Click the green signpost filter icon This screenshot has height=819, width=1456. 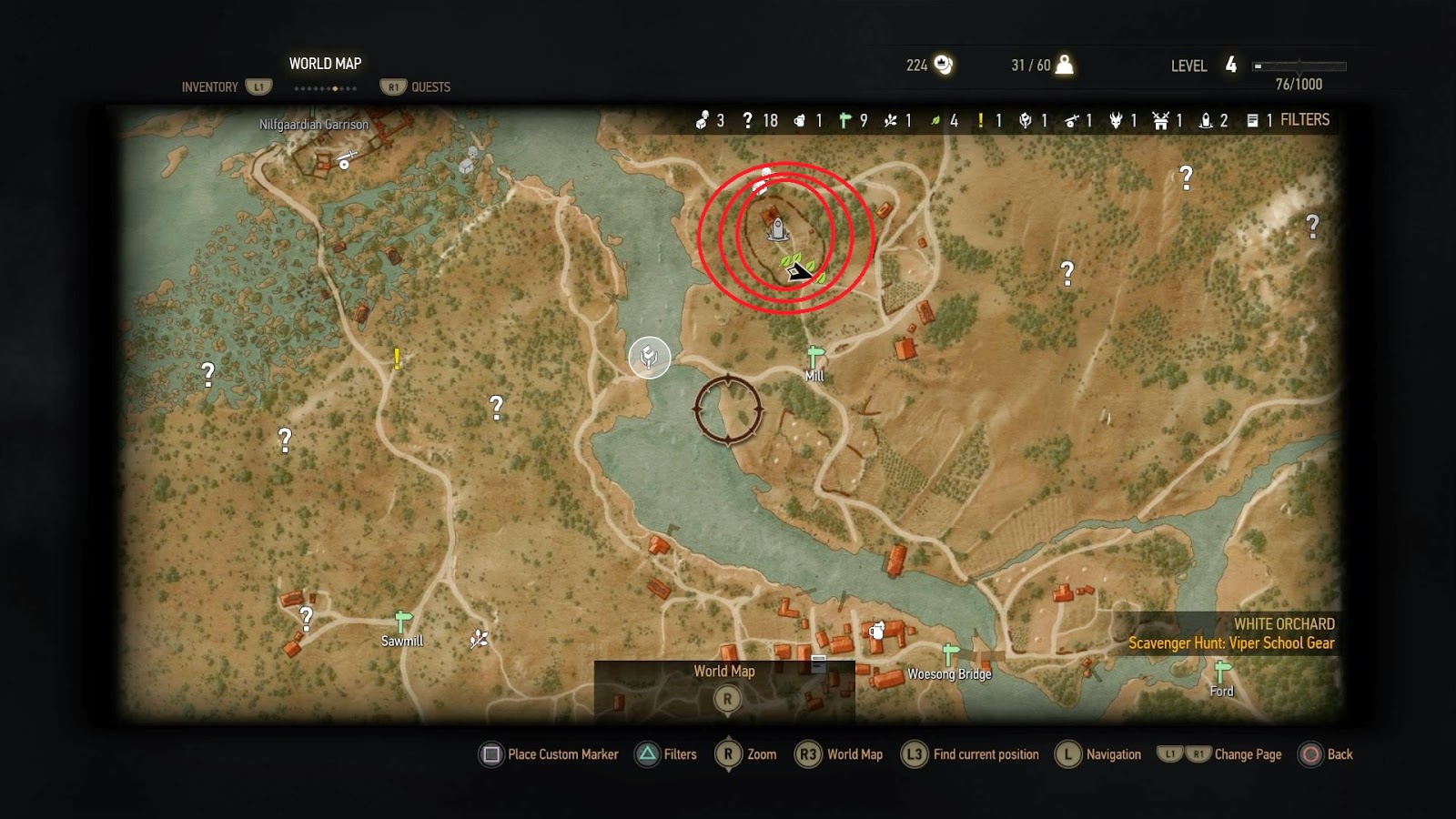pyautogui.click(x=845, y=119)
